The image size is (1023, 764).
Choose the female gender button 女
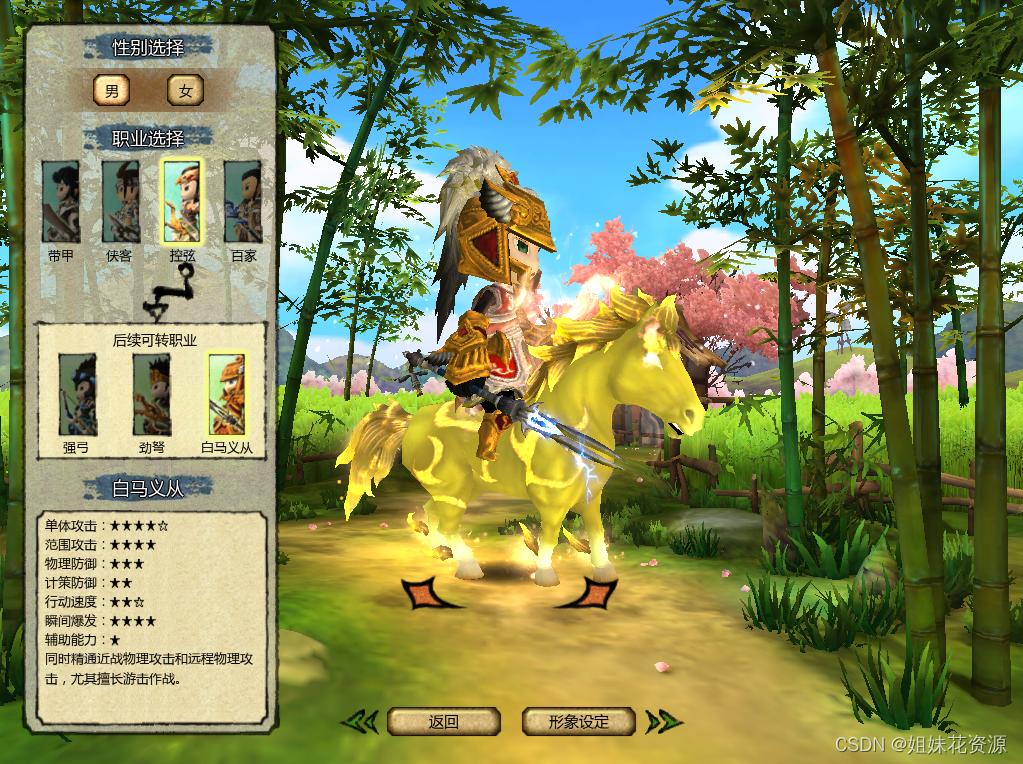coord(185,91)
